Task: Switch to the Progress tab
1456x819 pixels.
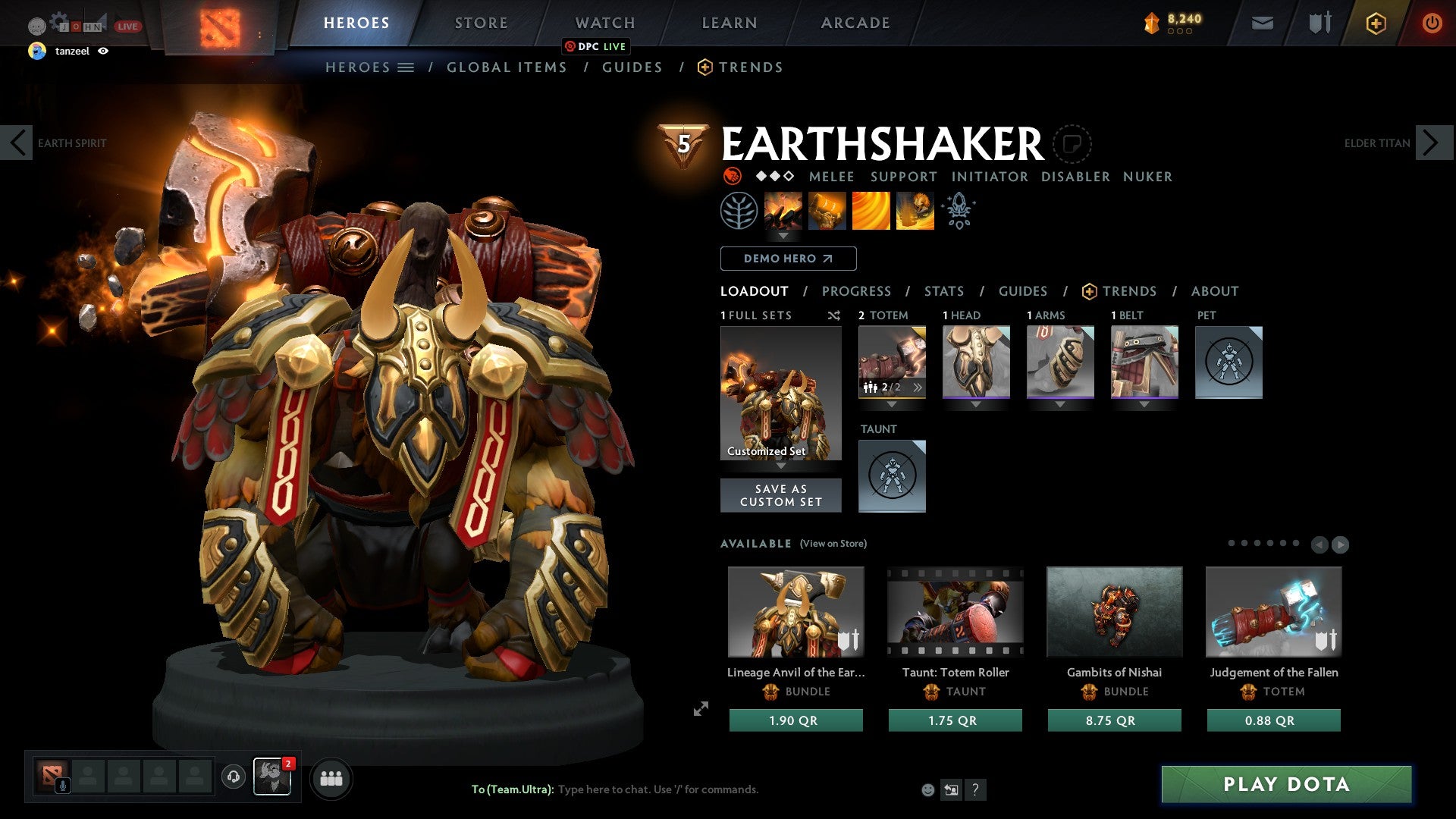Action: 857,291
